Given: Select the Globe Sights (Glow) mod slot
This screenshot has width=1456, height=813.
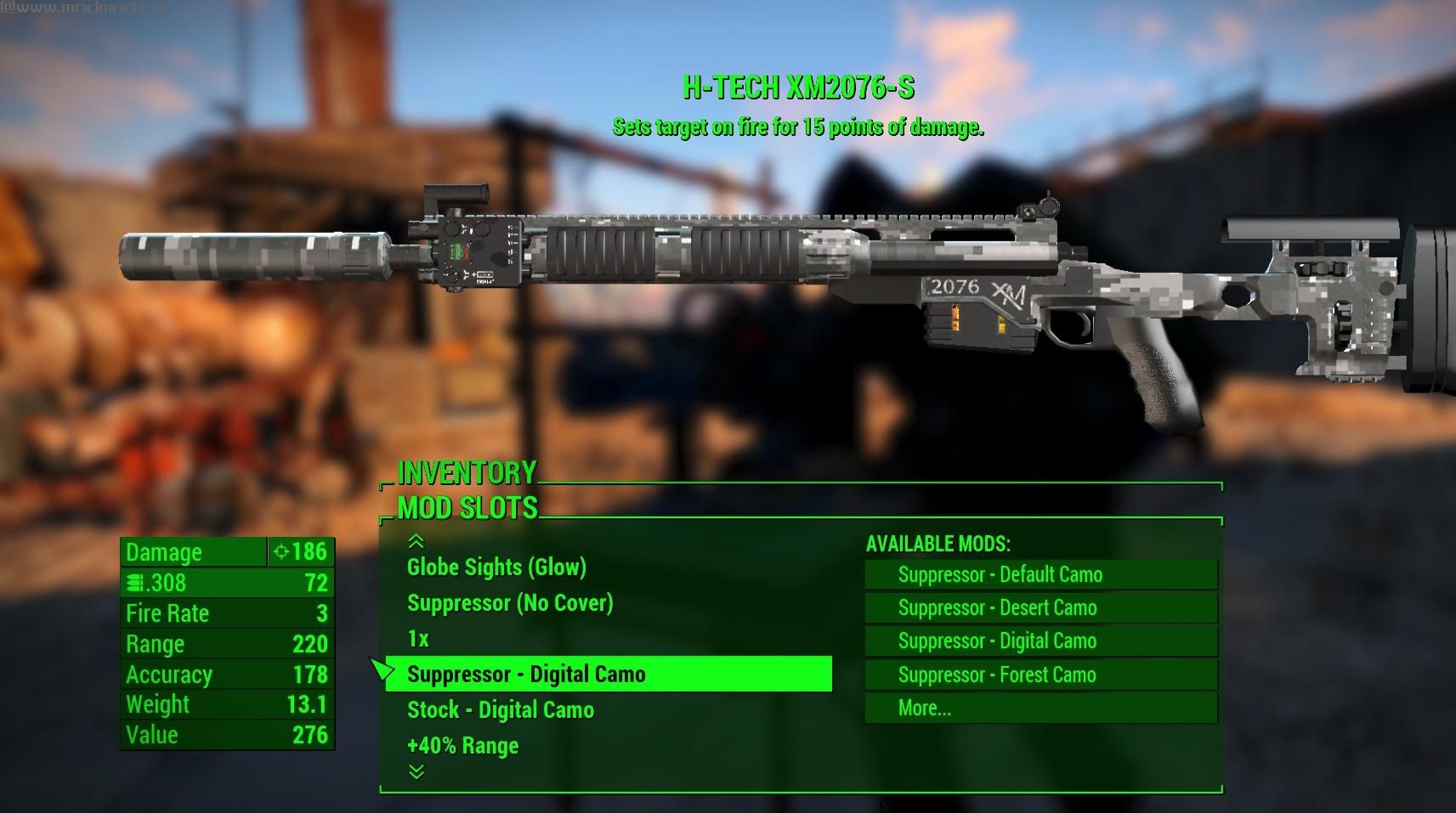Looking at the screenshot, I should [x=496, y=567].
